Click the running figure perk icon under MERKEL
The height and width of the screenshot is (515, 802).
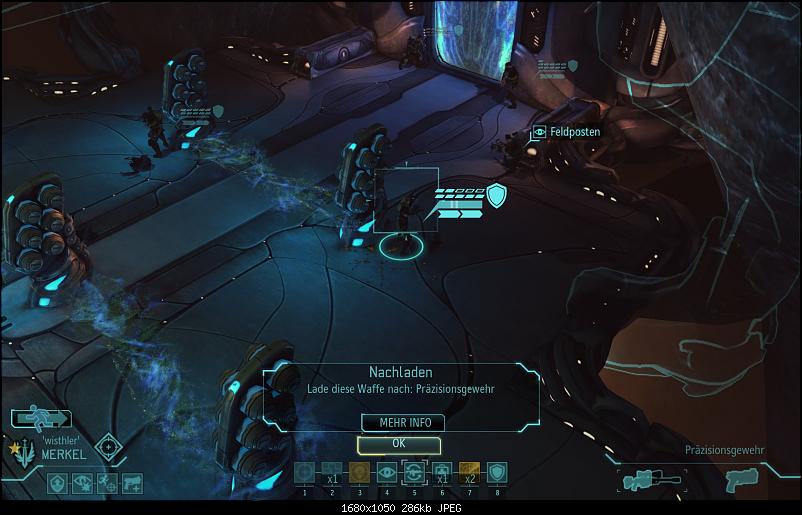pyautogui.click(x=107, y=482)
